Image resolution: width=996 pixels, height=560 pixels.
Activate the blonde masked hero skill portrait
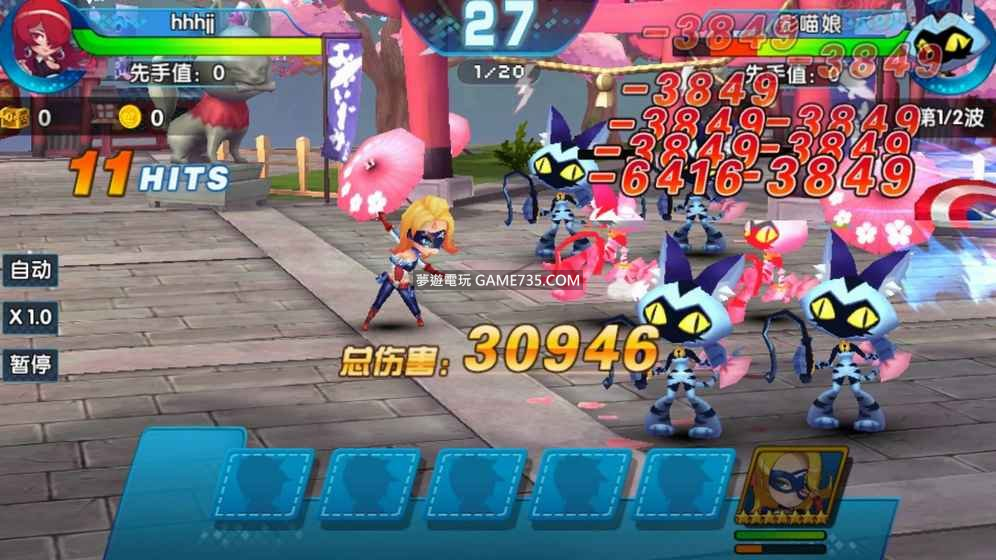click(x=792, y=488)
